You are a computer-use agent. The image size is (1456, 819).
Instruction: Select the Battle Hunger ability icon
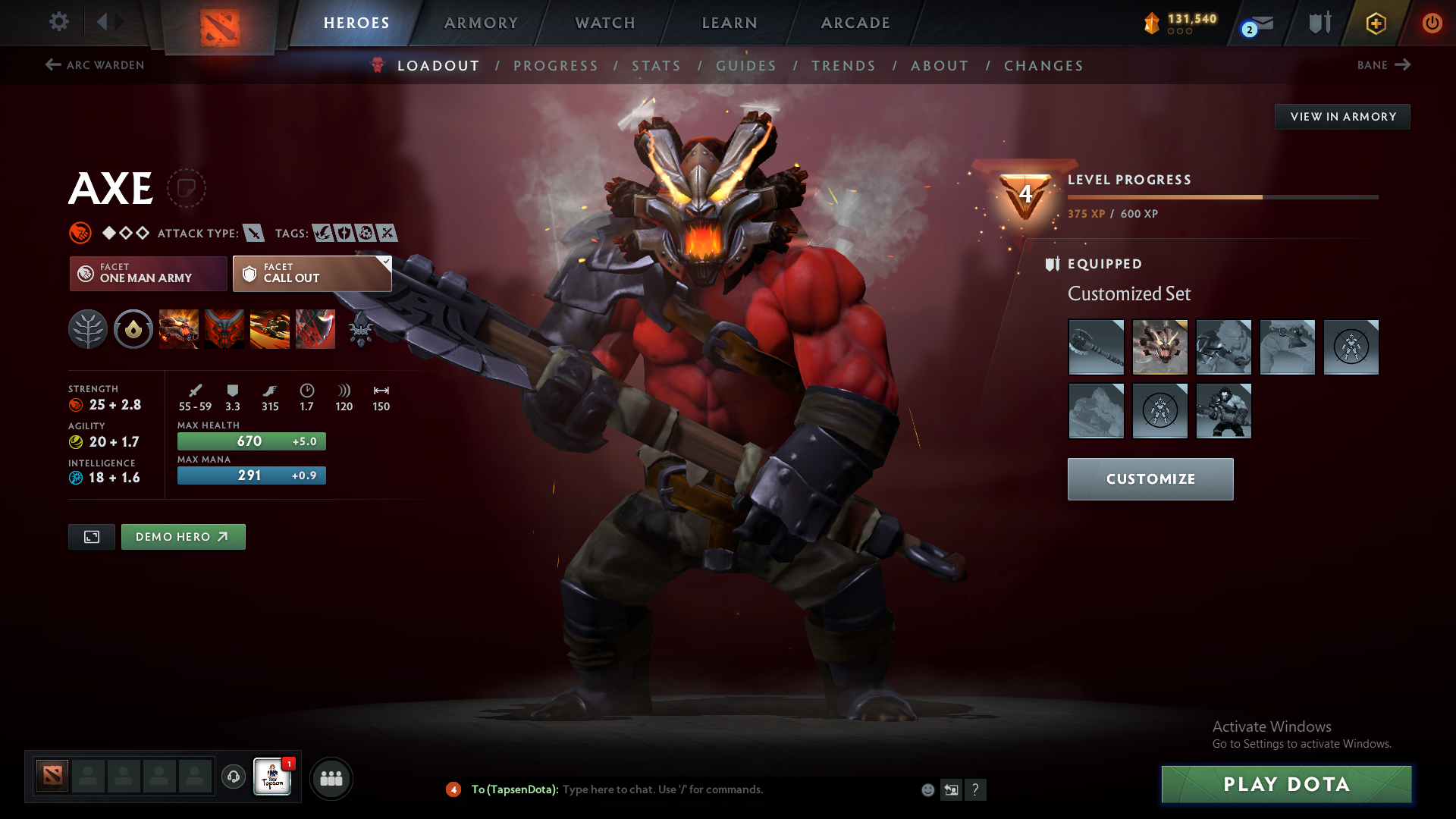coord(224,329)
